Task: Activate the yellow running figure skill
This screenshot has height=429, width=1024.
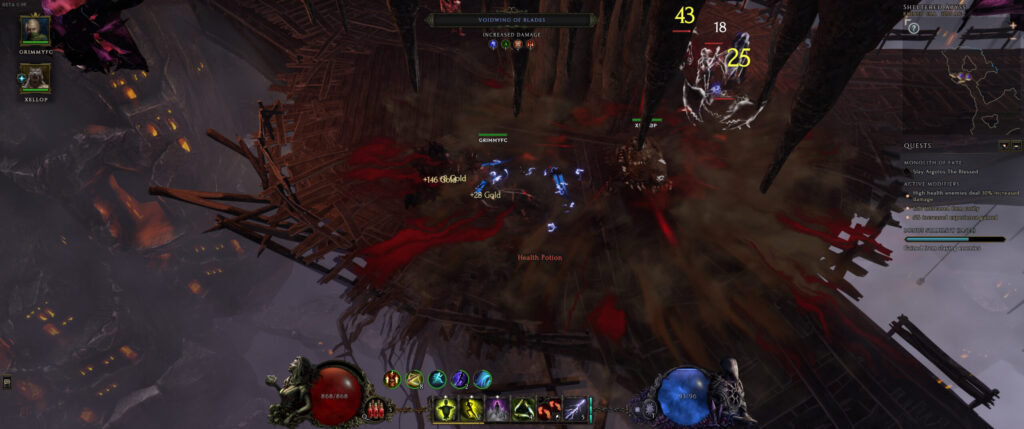Action: click(x=470, y=408)
